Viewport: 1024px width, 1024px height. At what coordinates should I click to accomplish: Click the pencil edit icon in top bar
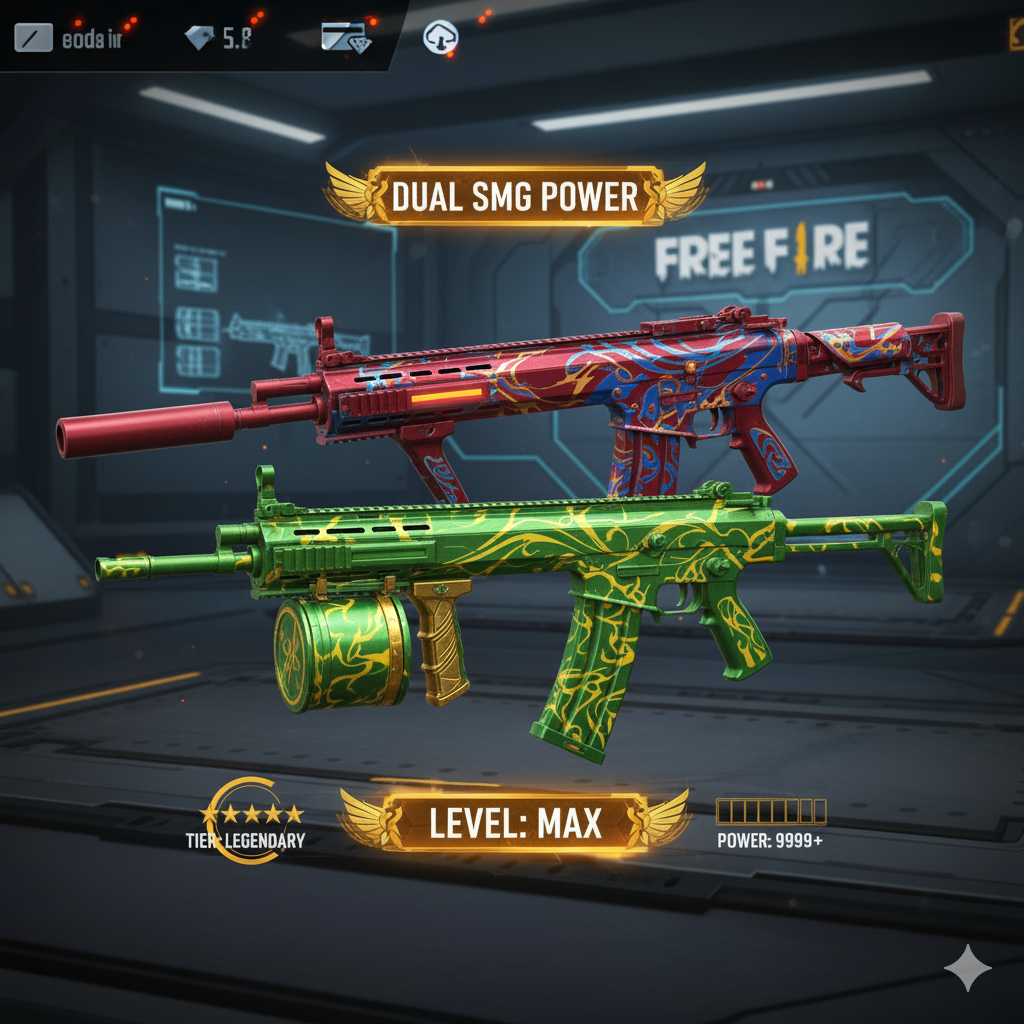tap(32, 39)
